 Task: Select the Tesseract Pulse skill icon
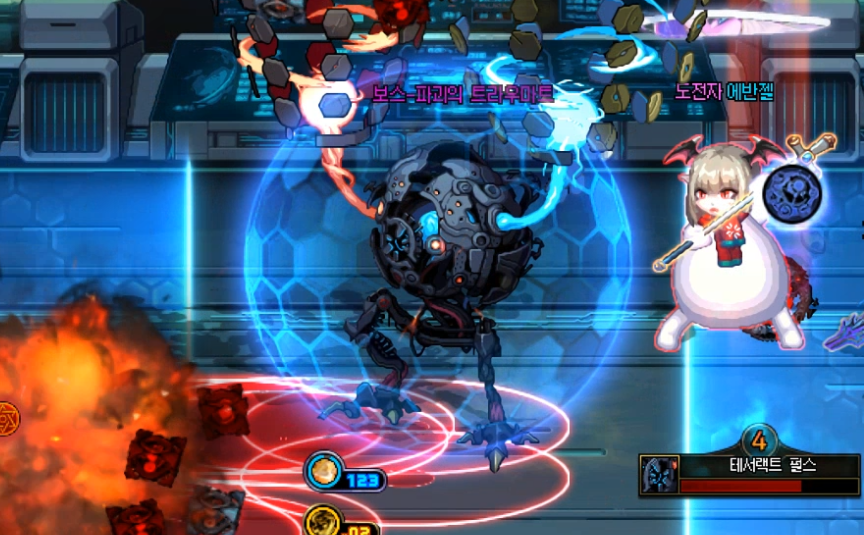[x=660, y=474]
